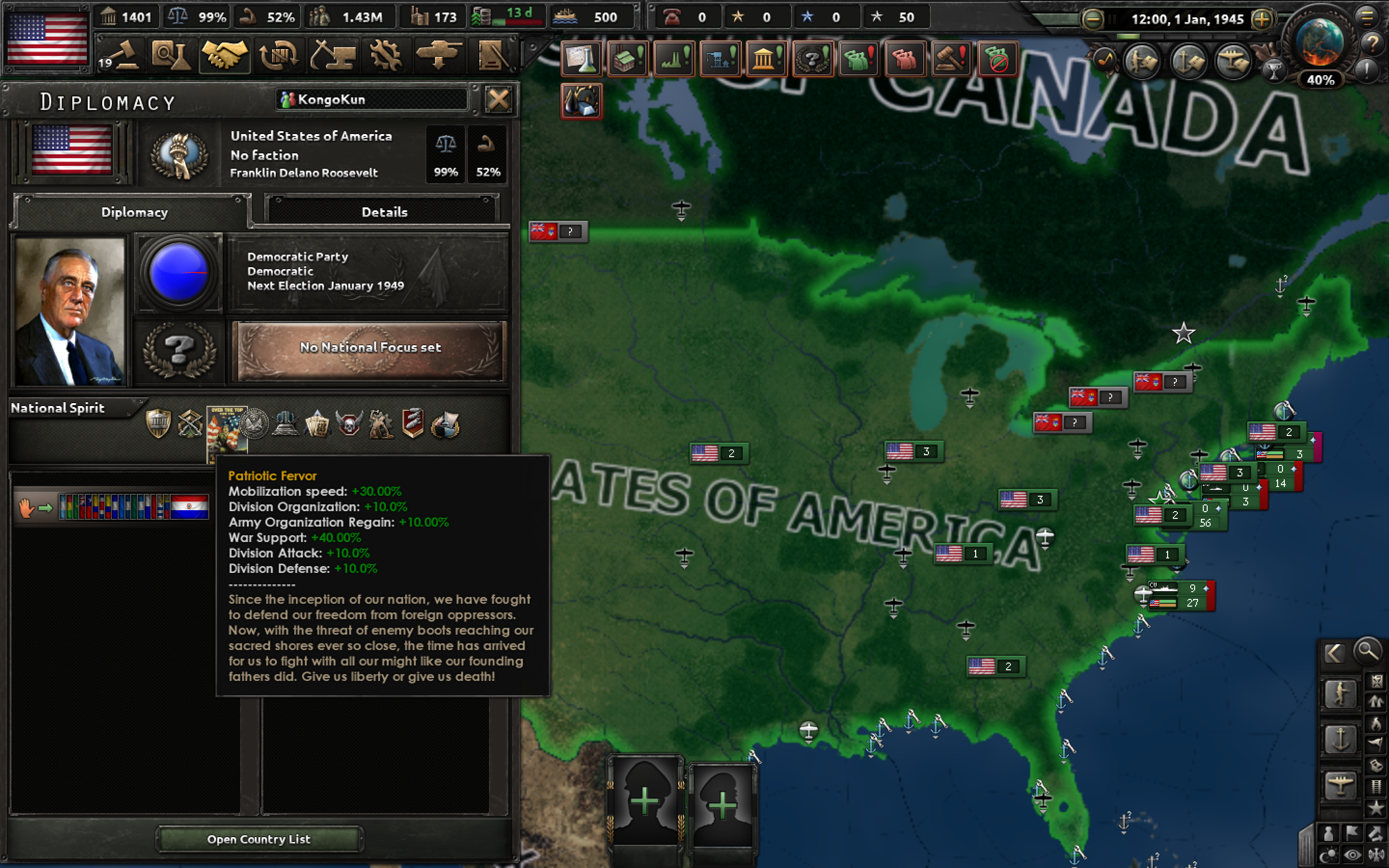Increase game speed with plus button
Image resolution: width=1389 pixels, height=868 pixels.
[x=1262, y=19]
